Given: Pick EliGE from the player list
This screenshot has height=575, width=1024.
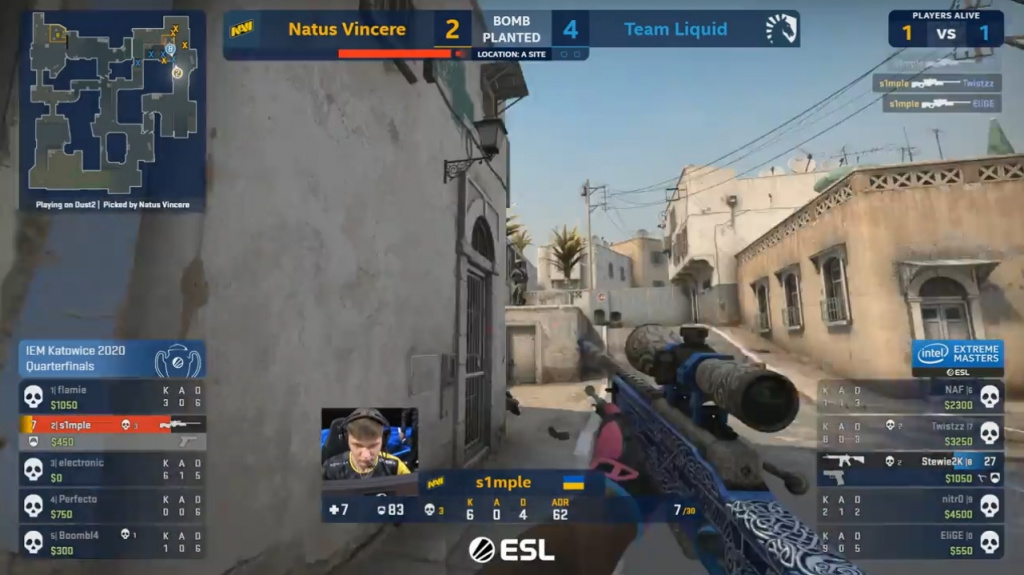Looking at the screenshot, I should pos(909,542).
